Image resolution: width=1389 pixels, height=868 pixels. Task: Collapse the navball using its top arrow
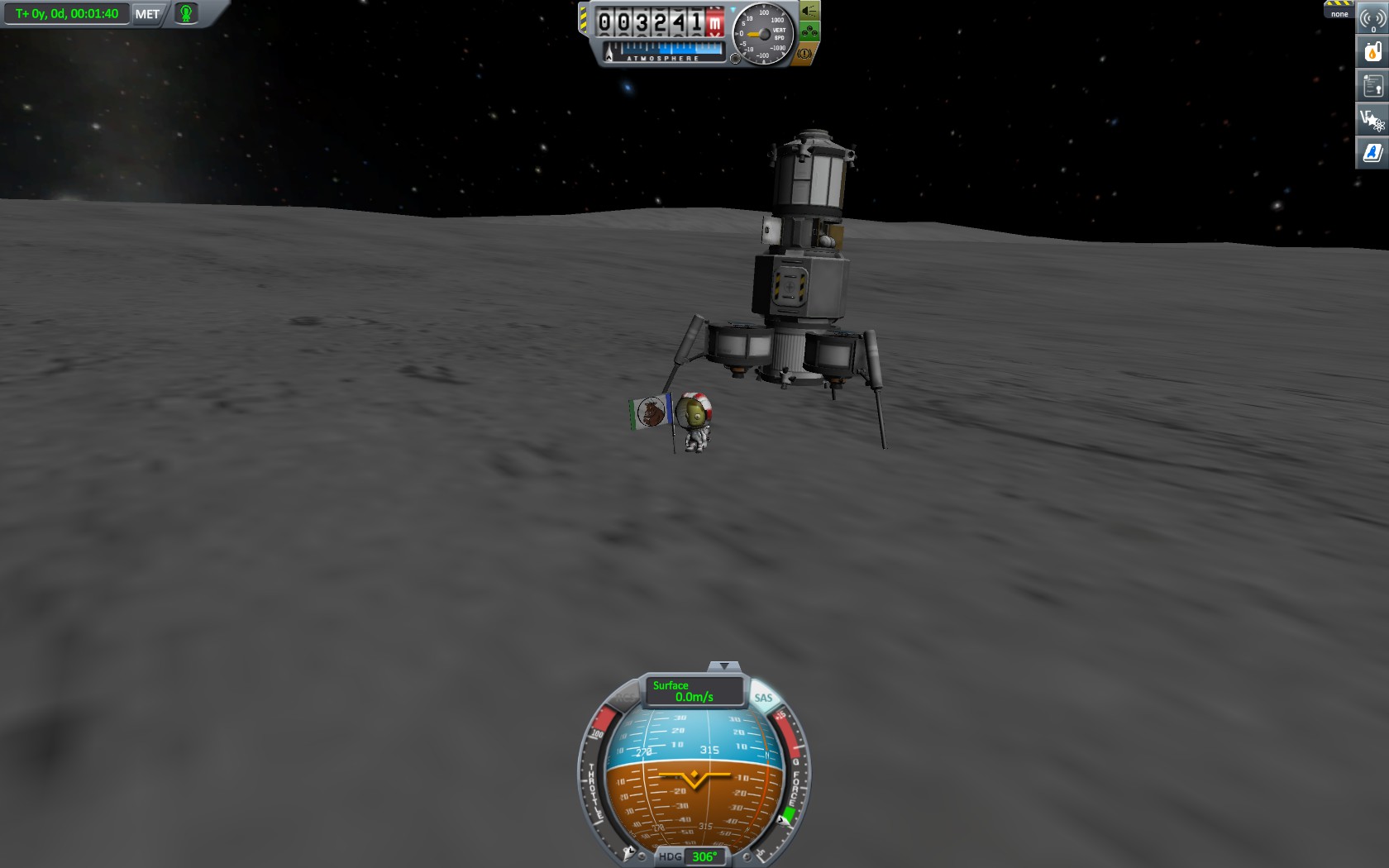pyautogui.click(x=725, y=664)
